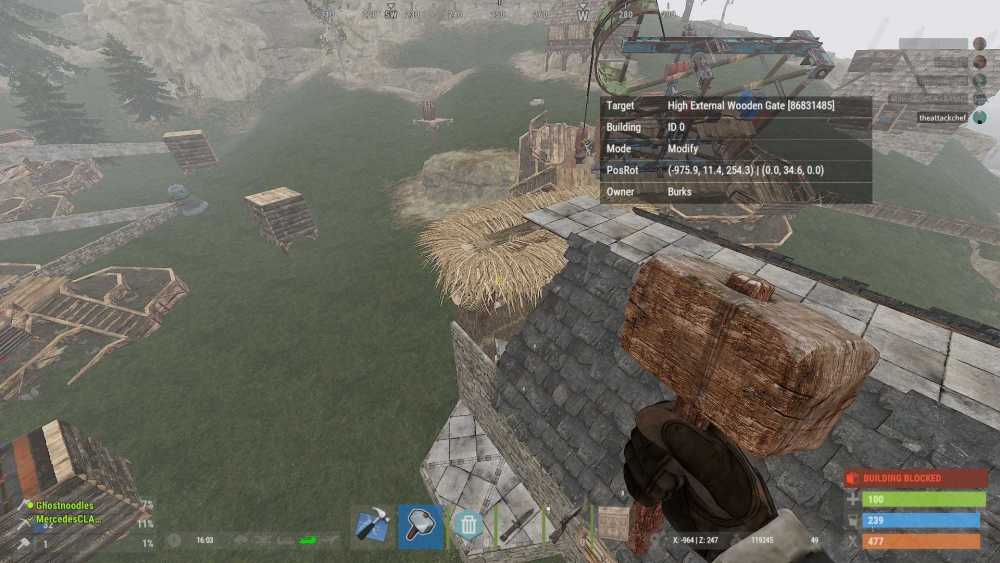Click the MercedesCLA player name entry
The image size is (1000, 563).
point(70,521)
